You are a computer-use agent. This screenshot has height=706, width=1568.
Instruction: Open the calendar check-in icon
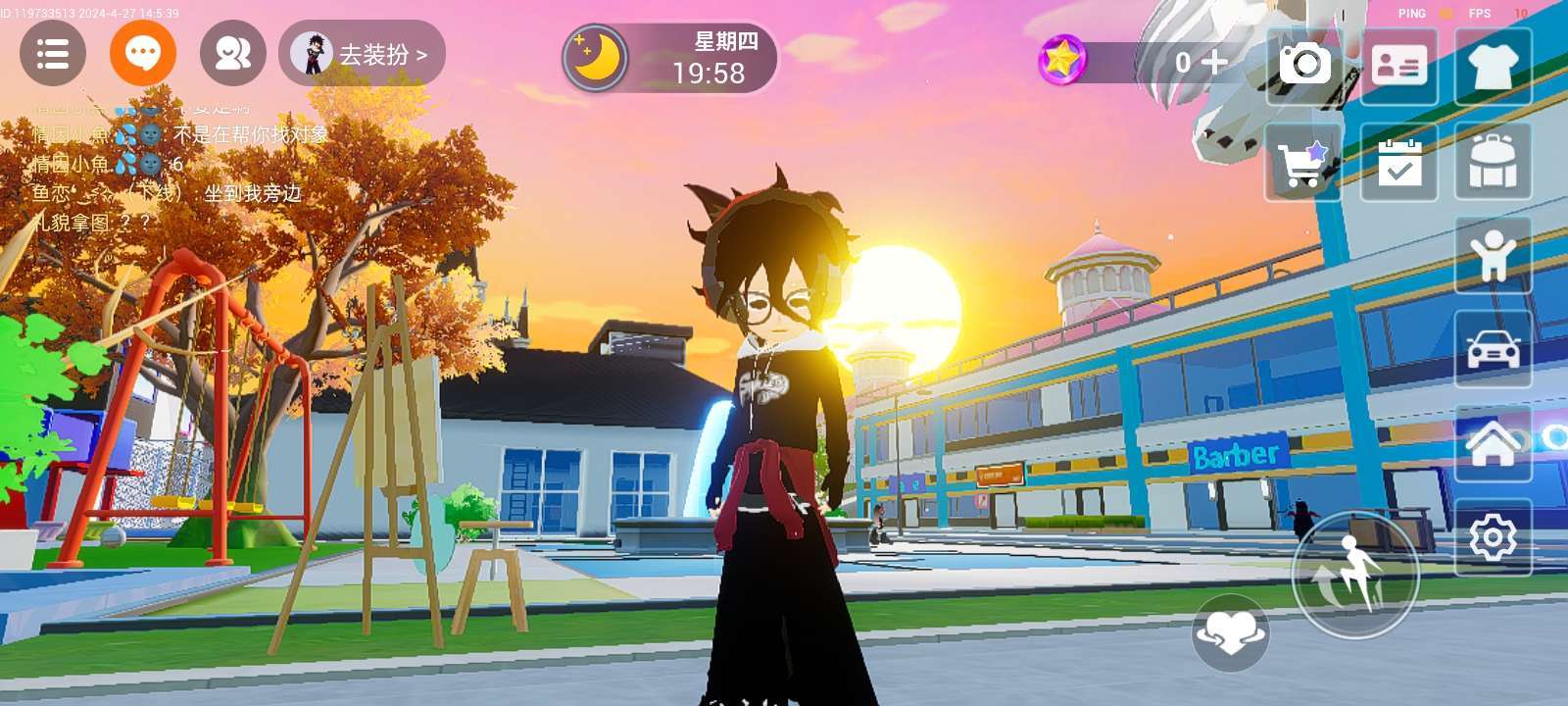[1398, 162]
